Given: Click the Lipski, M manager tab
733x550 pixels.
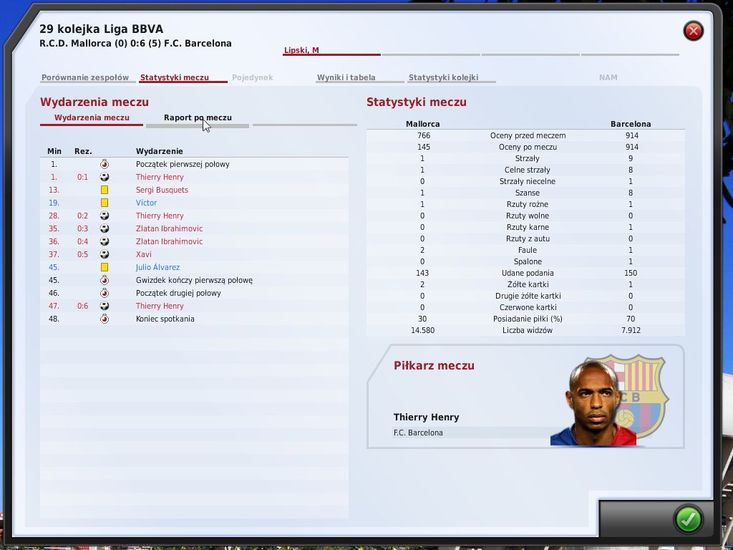Looking at the screenshot, I should pos(301,50).
